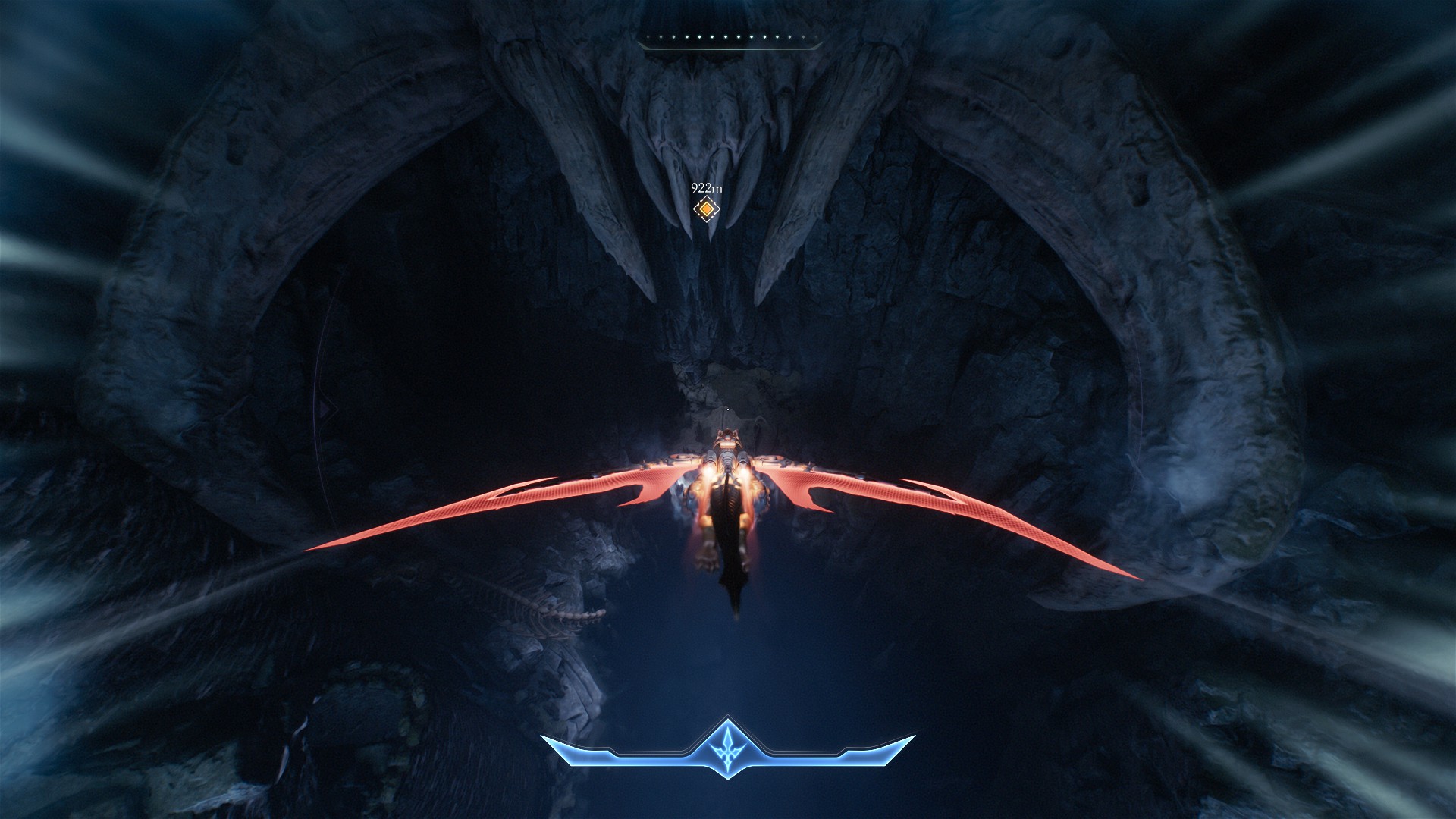Select the orange diamond objective marker
The height and width of the screenshot is (819, 1456).
point(706,209)
